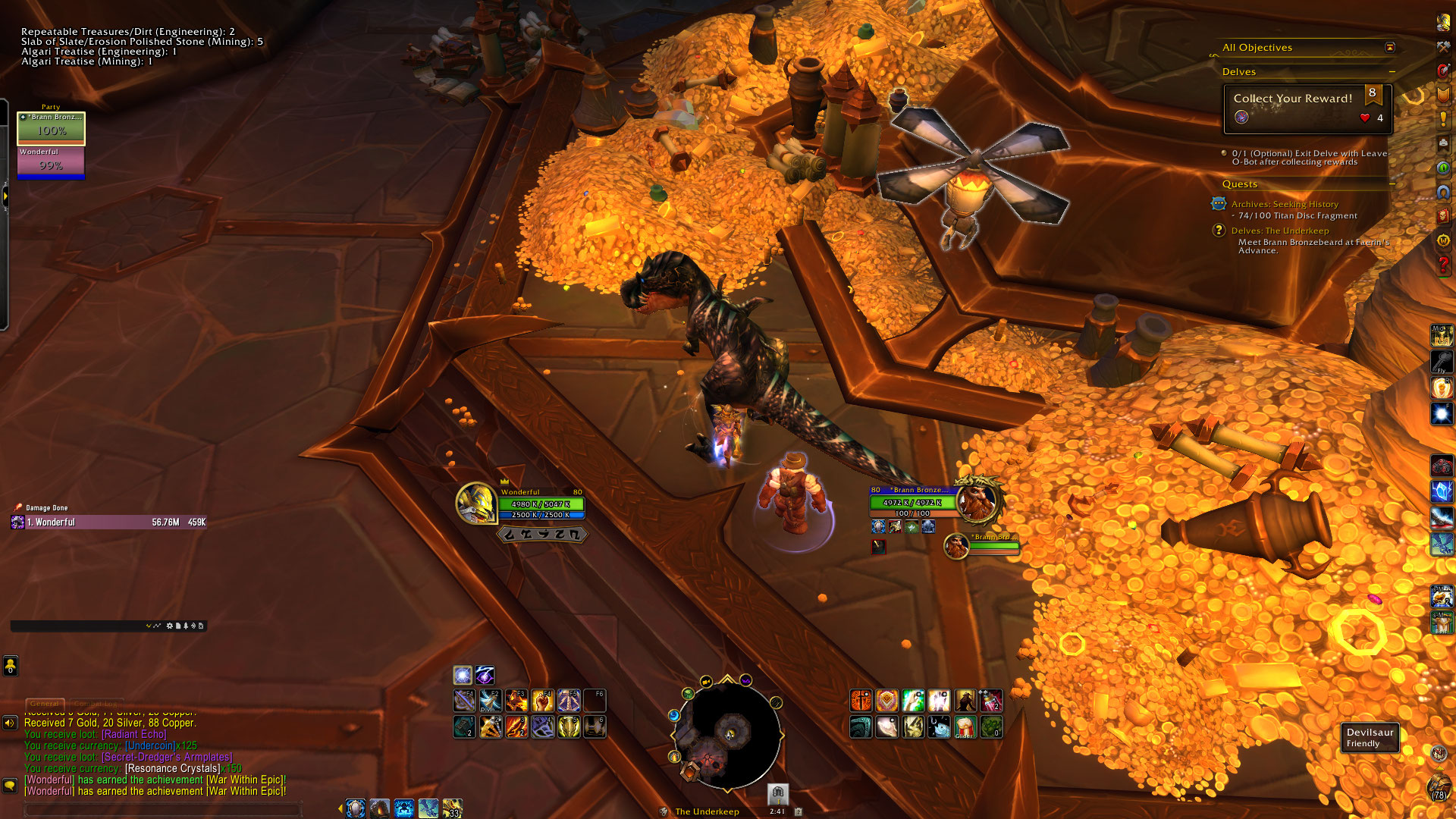Open the damage meter gear settings
The height and width of the screenshot is (819, 1456).
pos(169,626)
